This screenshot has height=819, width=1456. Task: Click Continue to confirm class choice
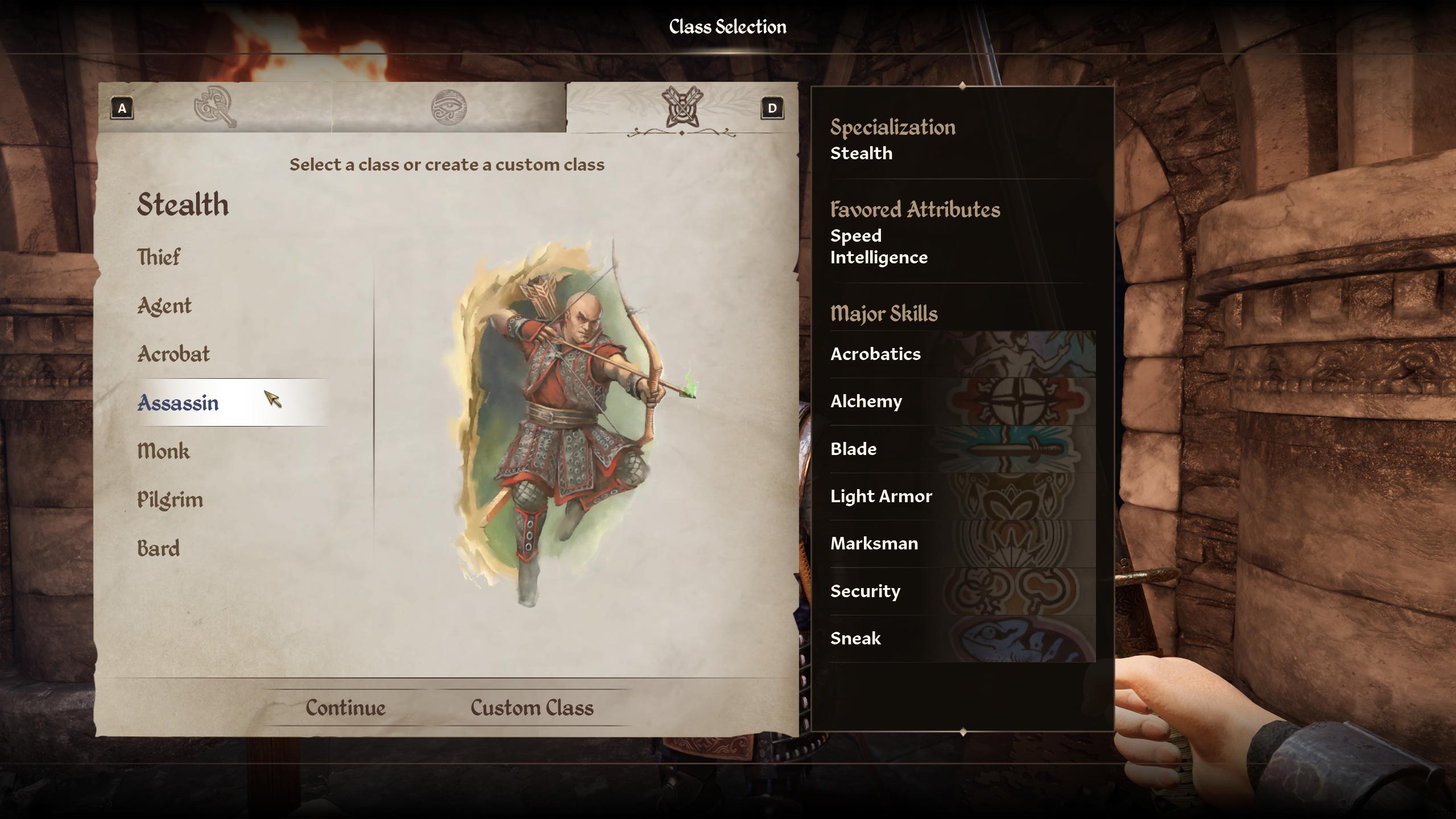point(345,707)
